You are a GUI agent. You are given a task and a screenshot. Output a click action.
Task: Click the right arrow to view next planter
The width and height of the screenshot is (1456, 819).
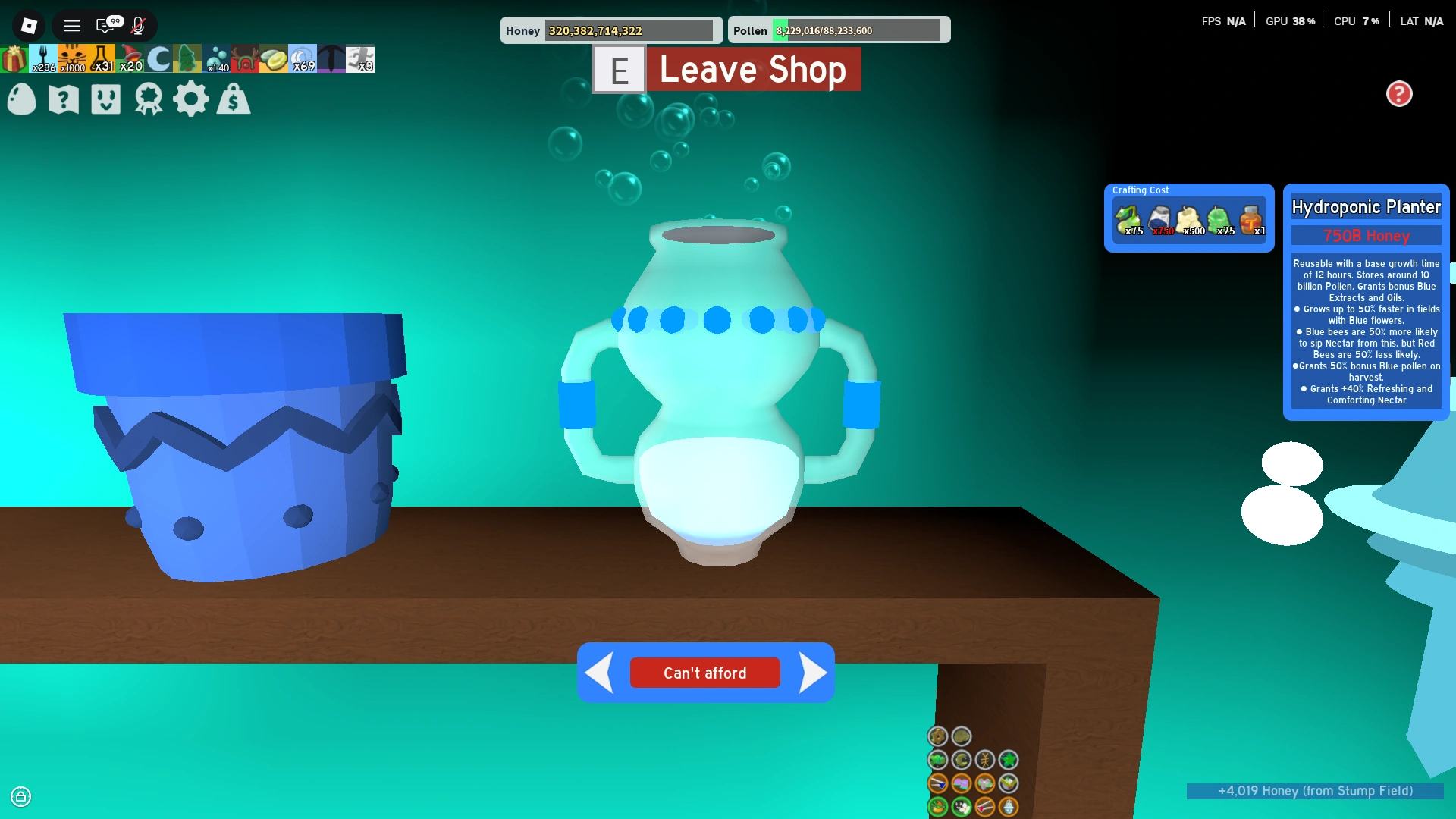click(x=814, y=672)
